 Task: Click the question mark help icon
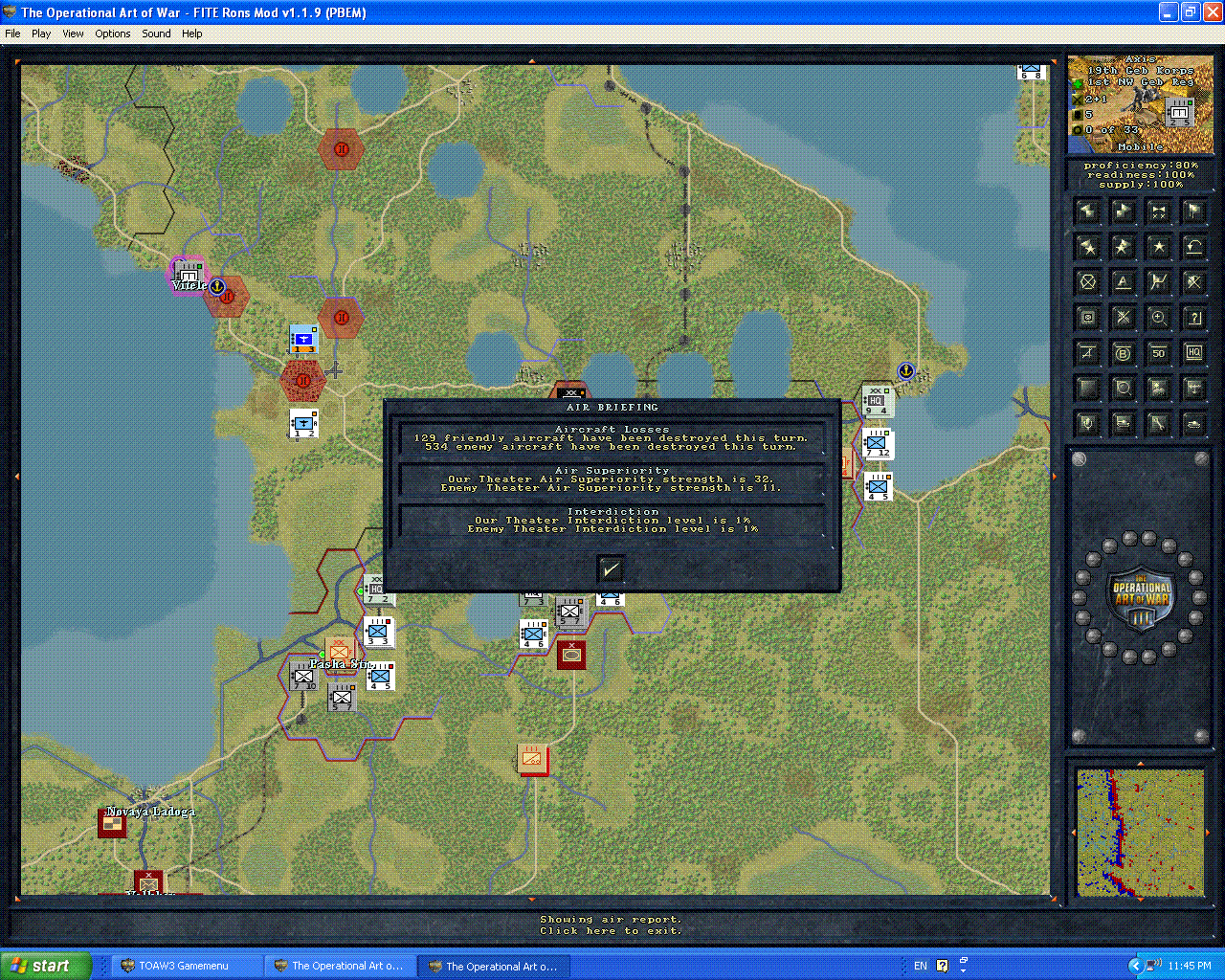1194,317
